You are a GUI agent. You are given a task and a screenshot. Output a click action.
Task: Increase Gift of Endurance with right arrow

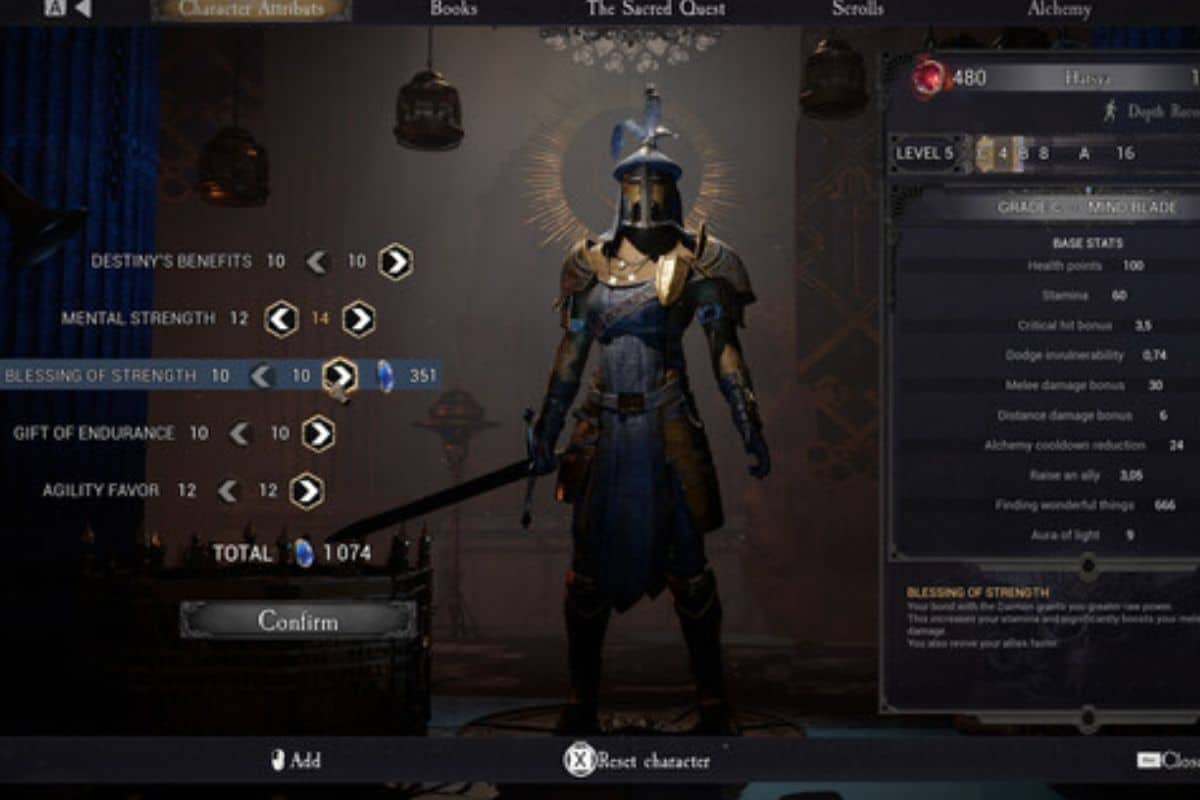pos(318,434)
